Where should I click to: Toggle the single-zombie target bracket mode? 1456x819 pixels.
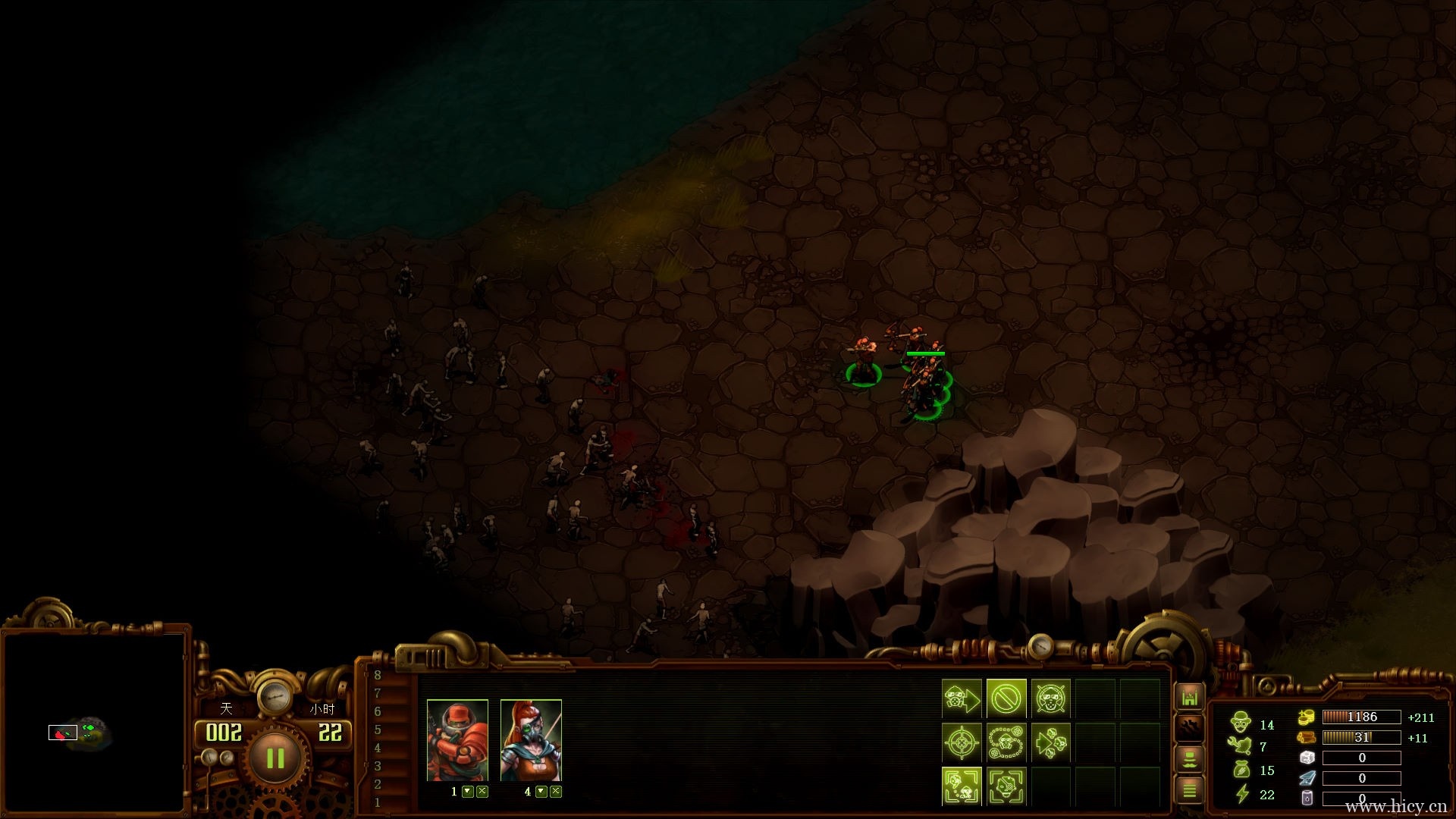tap(1006, 786)
